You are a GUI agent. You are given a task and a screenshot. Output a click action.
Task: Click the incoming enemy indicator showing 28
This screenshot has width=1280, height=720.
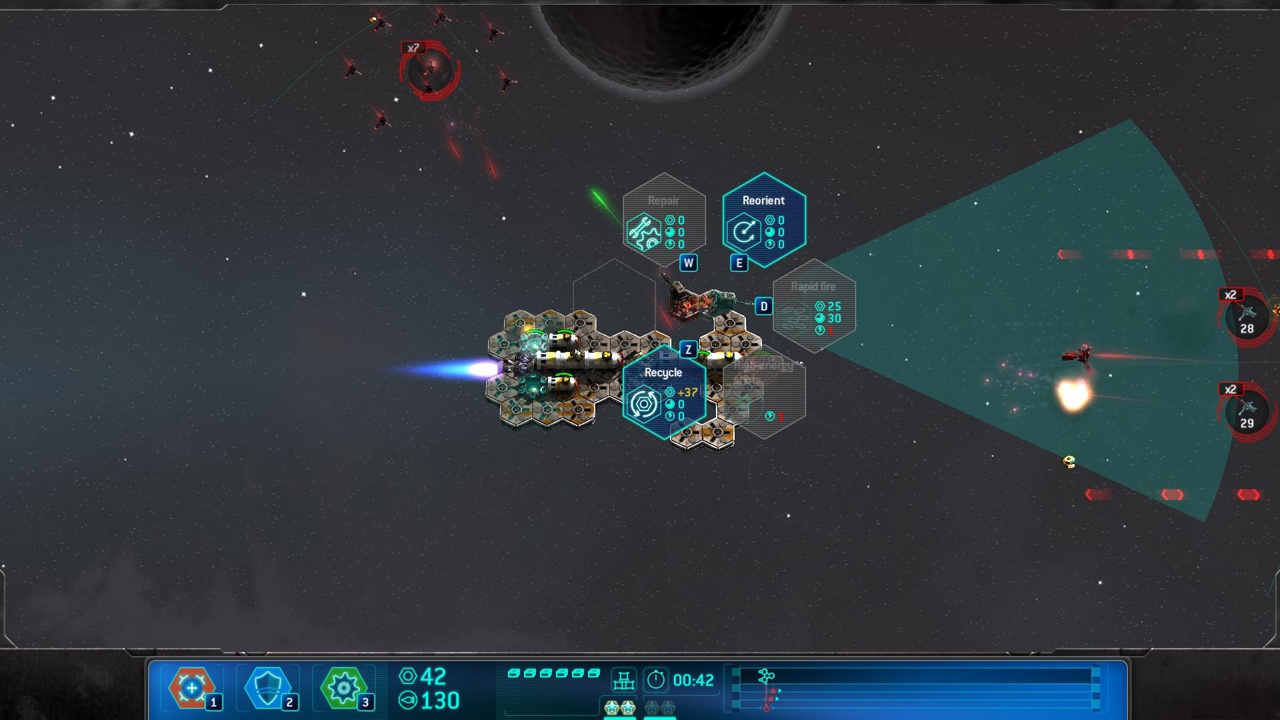click(x=1247, y=318)
